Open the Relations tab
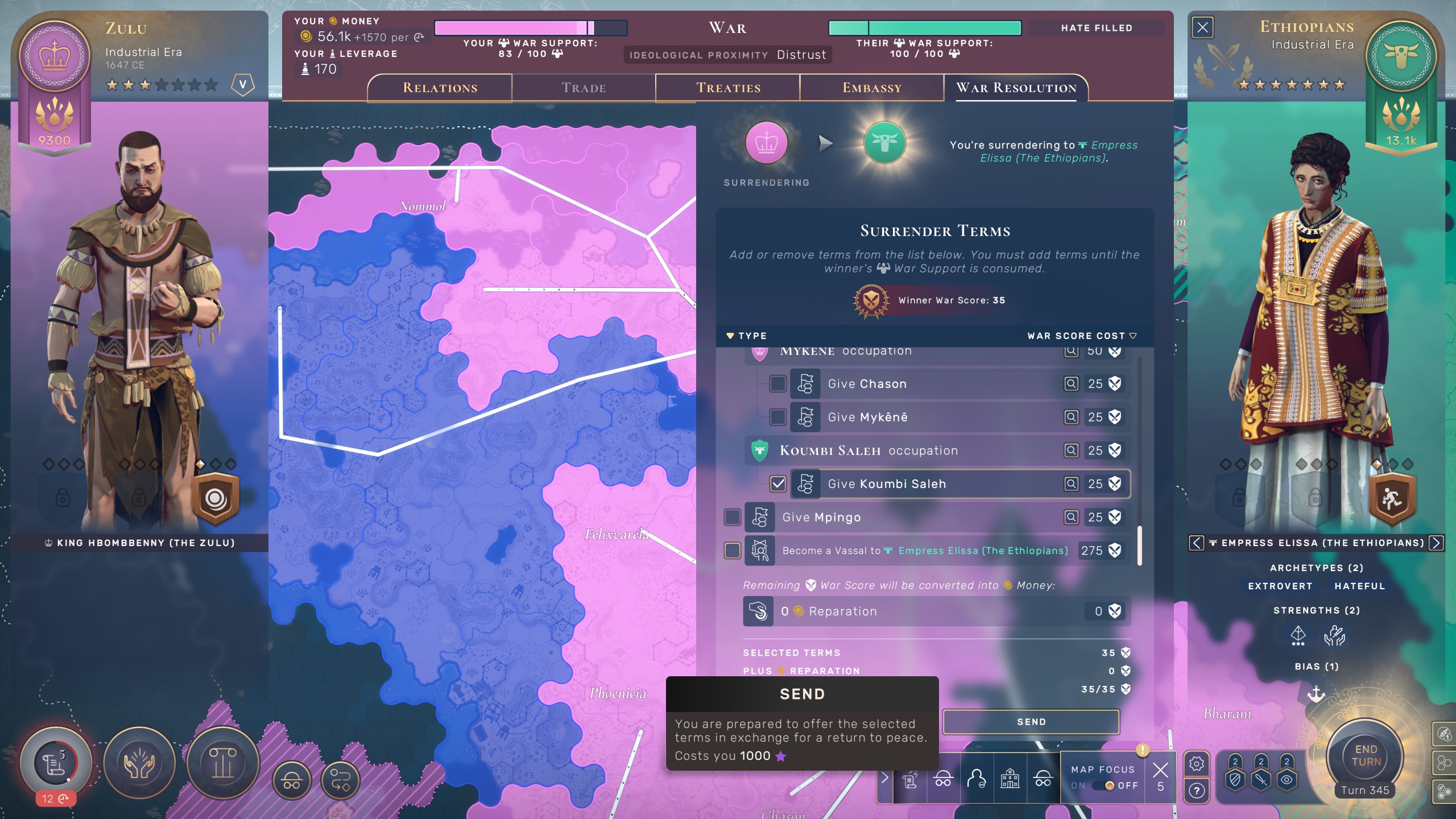Image resolution: width=1456 pixels, height=819 pixels. (x=440, y=88)
